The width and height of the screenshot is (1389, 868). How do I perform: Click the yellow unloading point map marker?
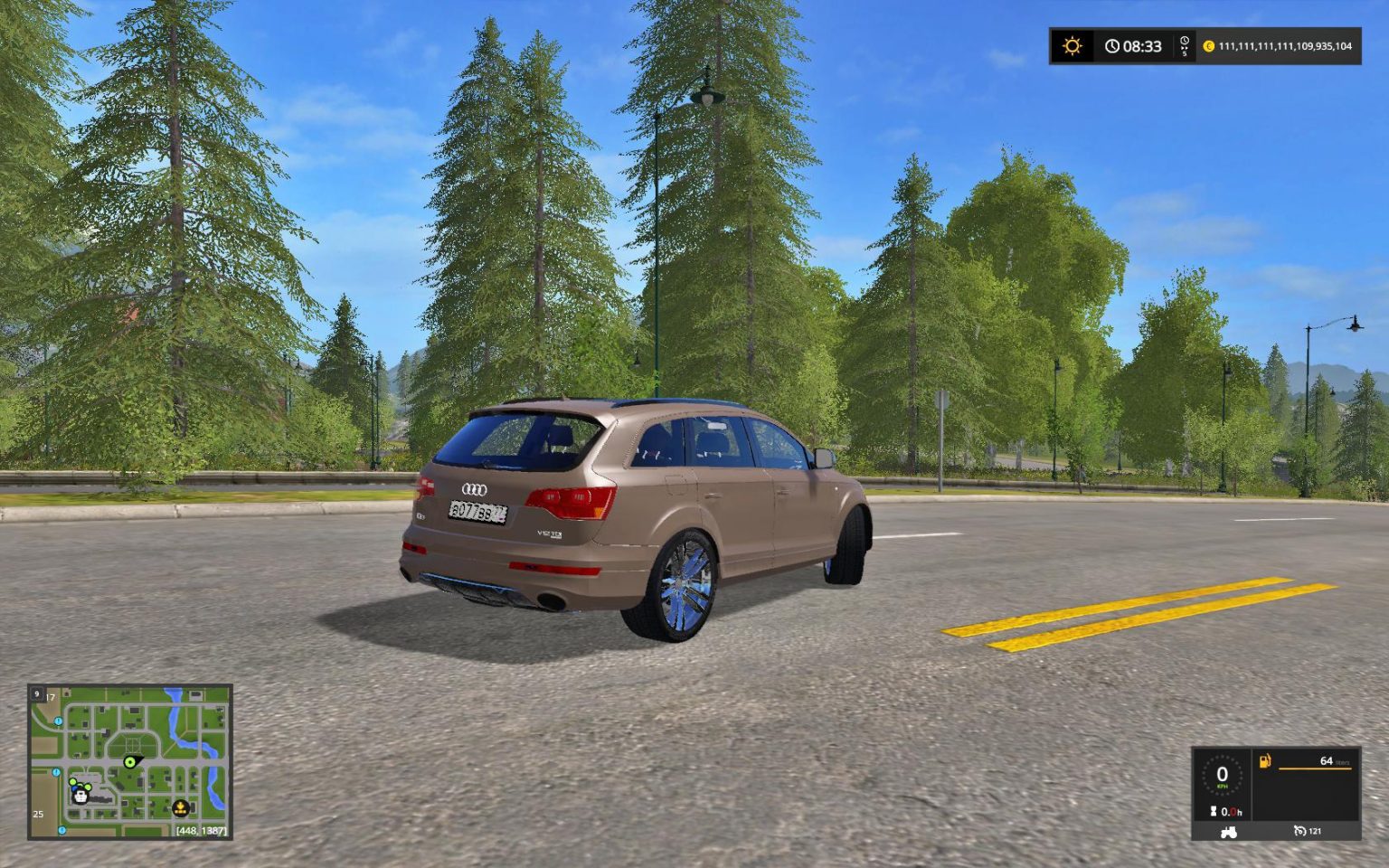(180, 807)
